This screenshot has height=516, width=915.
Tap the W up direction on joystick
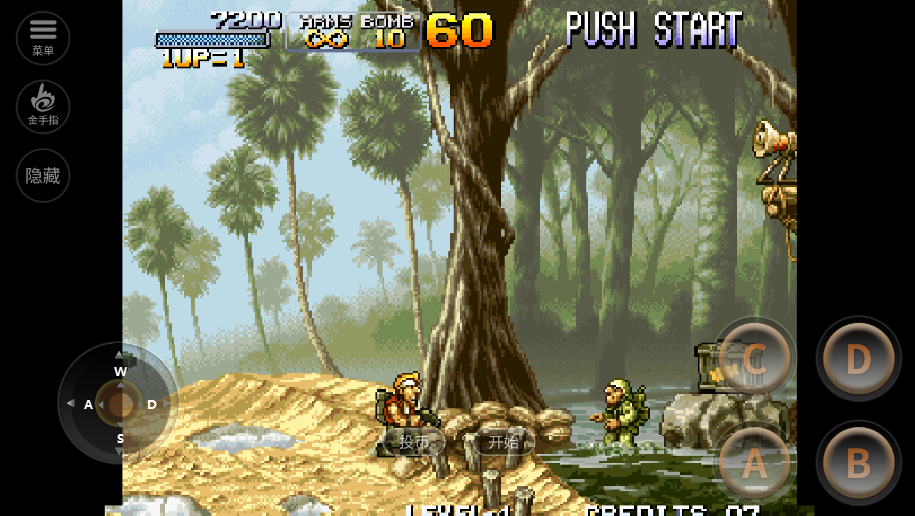coord(120,369)
